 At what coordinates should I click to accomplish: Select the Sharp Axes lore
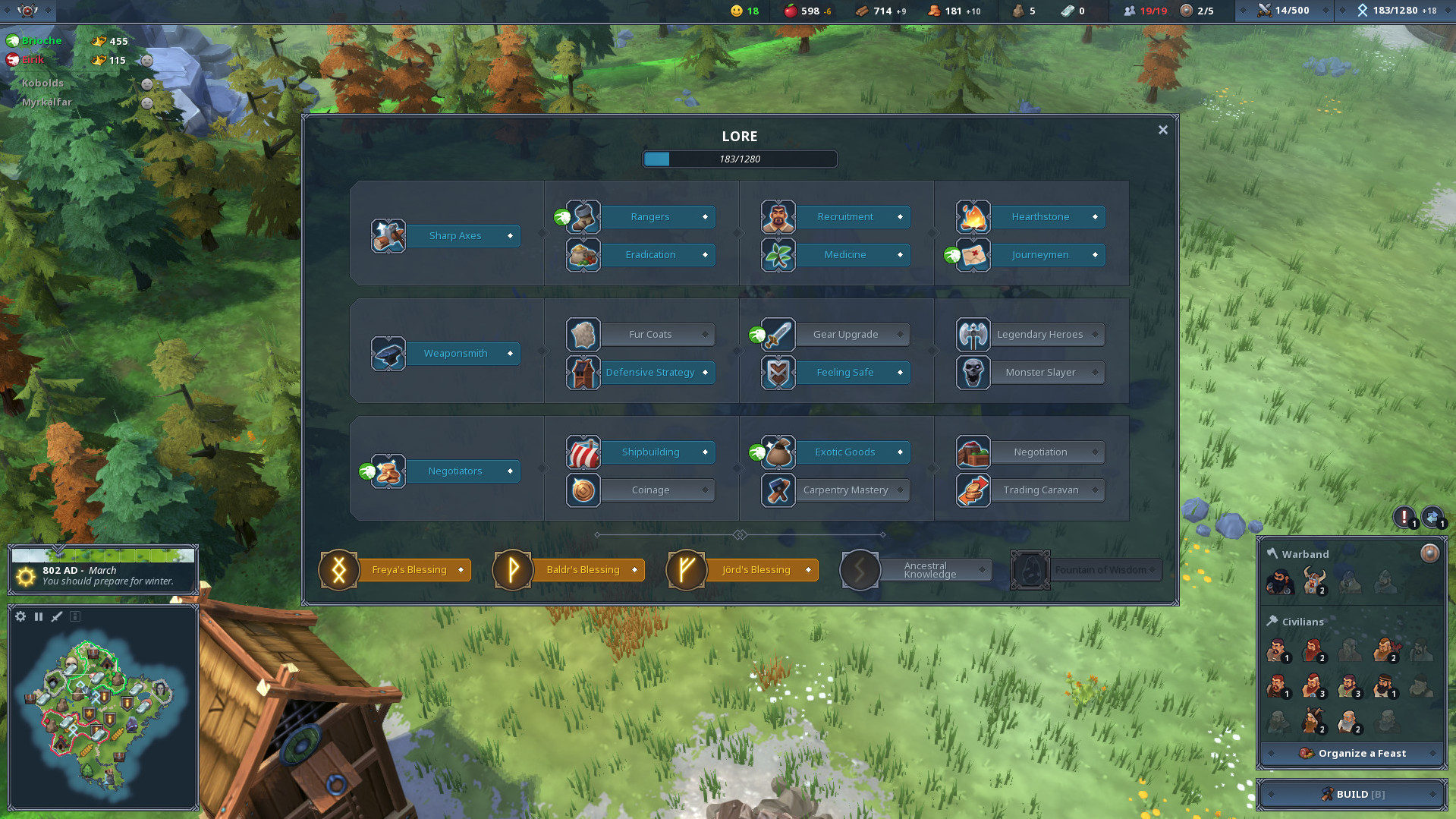tap(455, 236)
